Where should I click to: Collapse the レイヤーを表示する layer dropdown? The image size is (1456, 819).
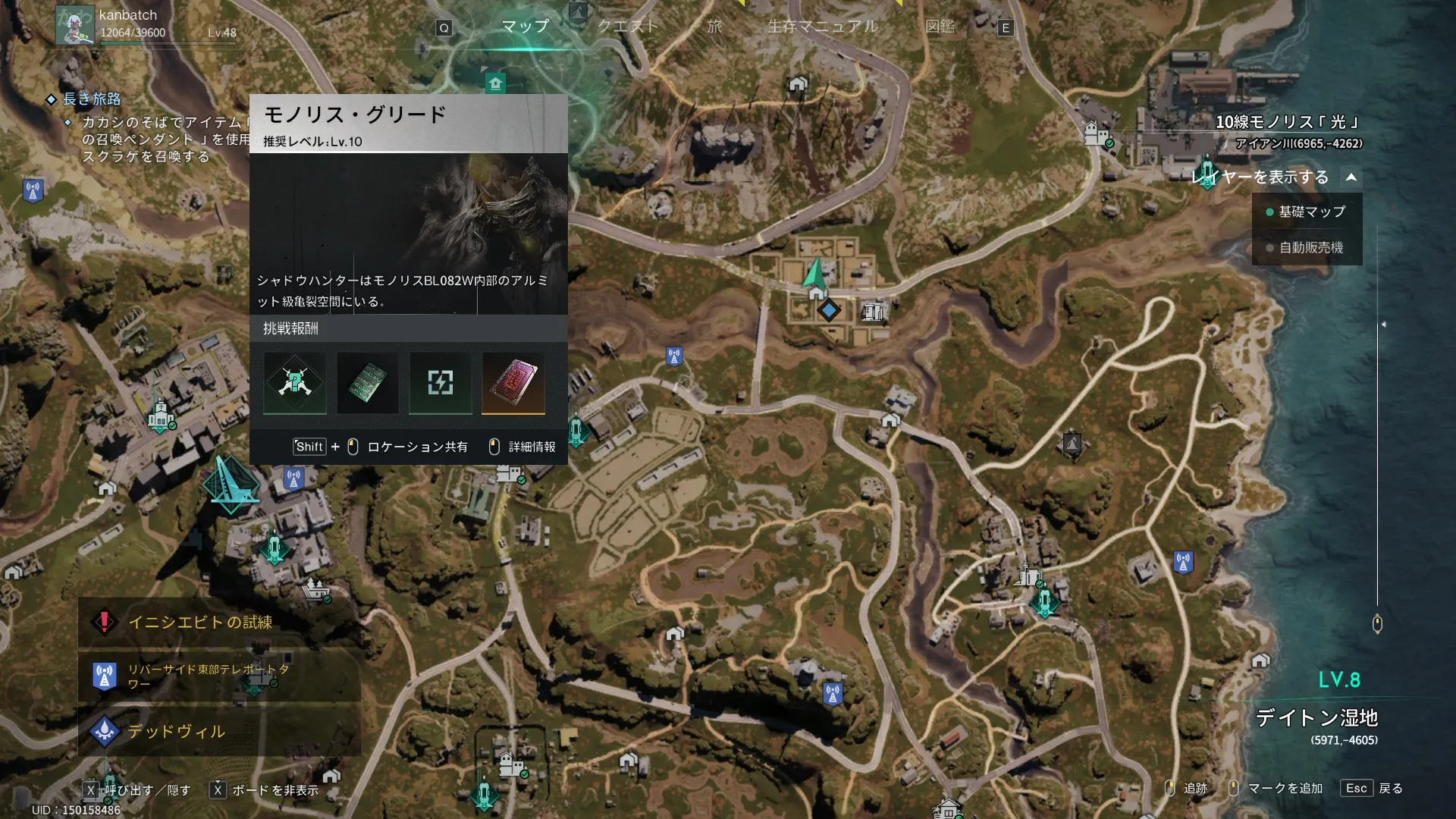(x=1351, y=177)
